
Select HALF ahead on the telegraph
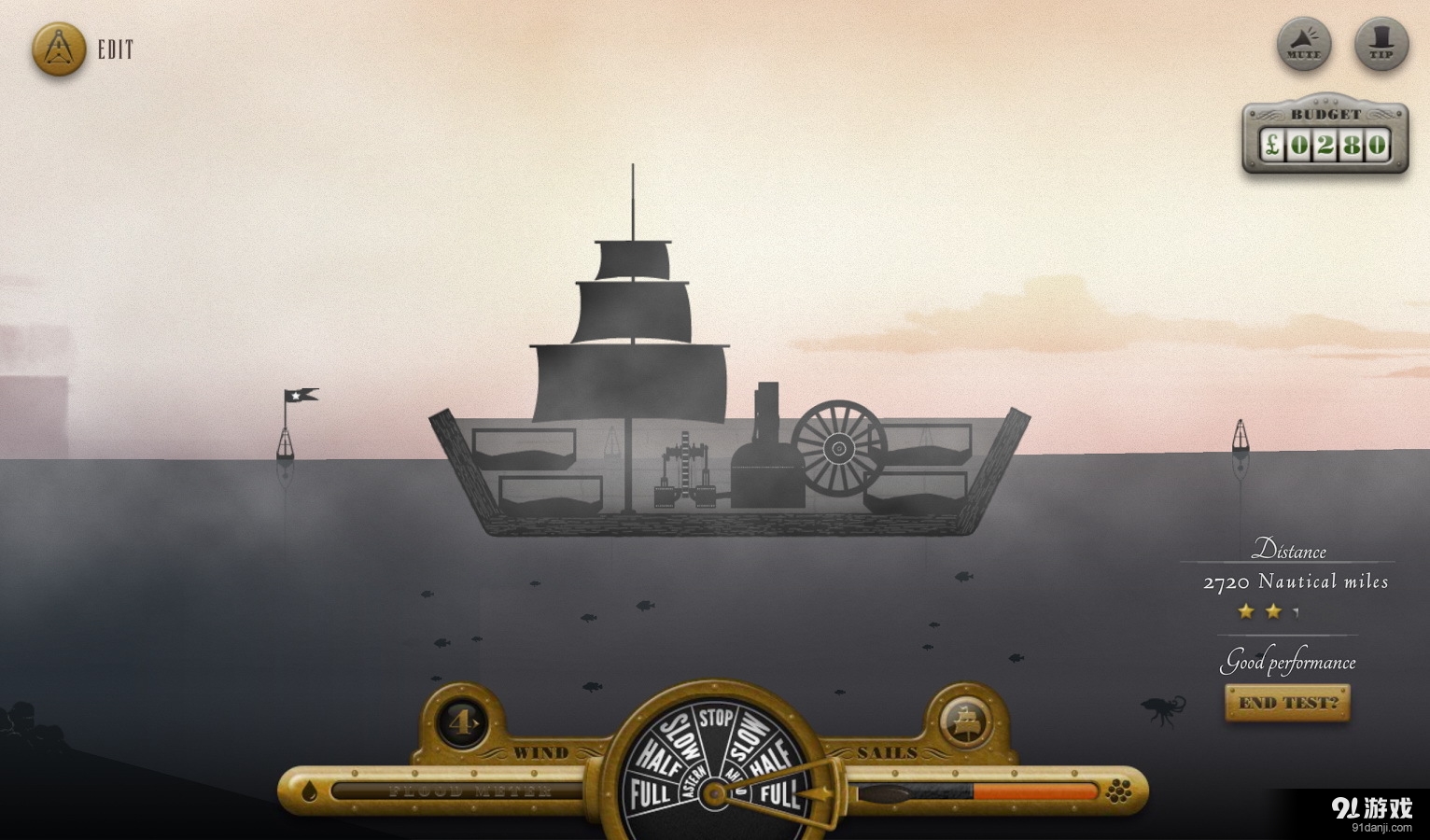pyautogui.click(x=772, y=759)
